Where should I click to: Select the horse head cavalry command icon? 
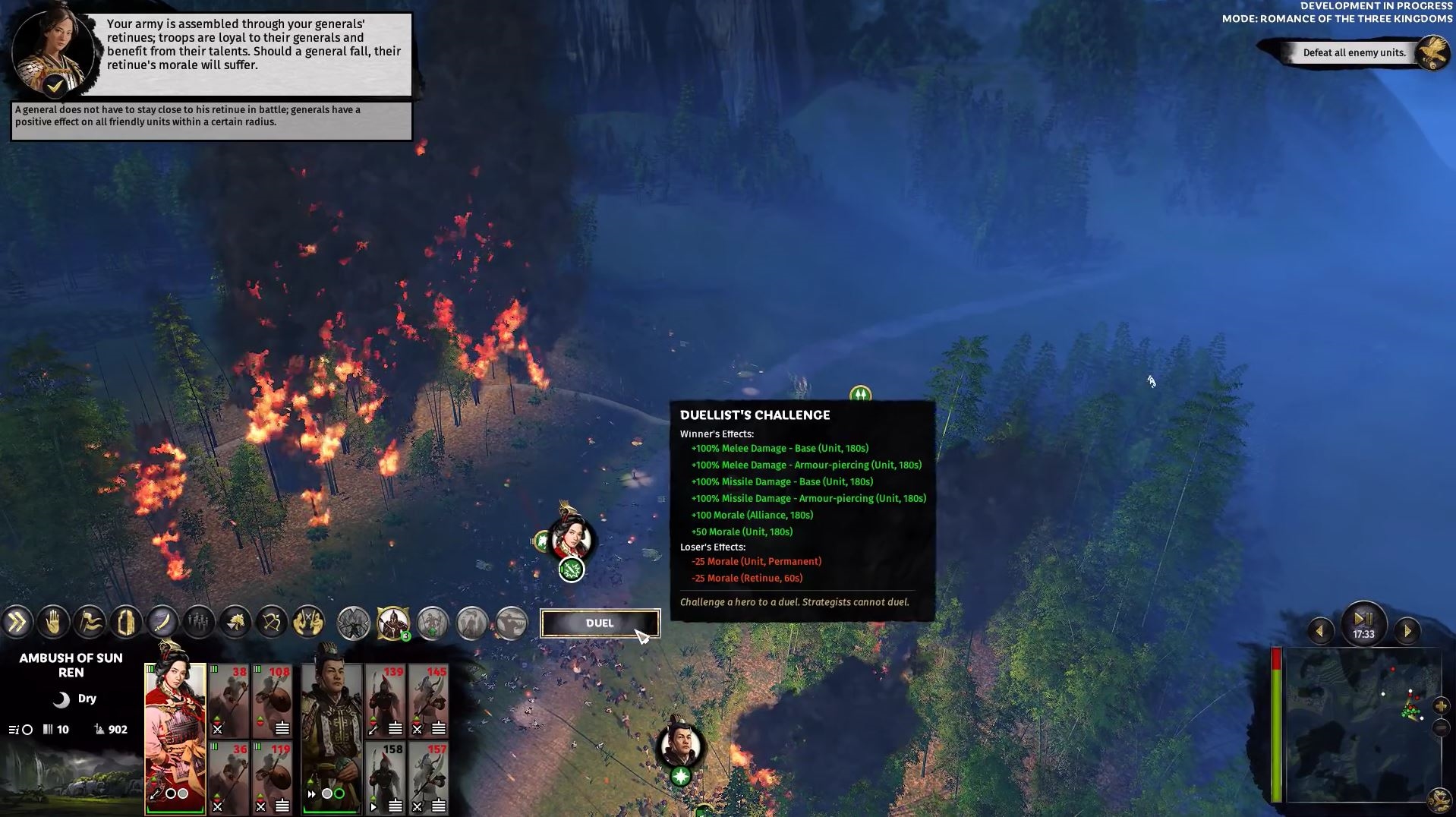[x=235, y=623]
